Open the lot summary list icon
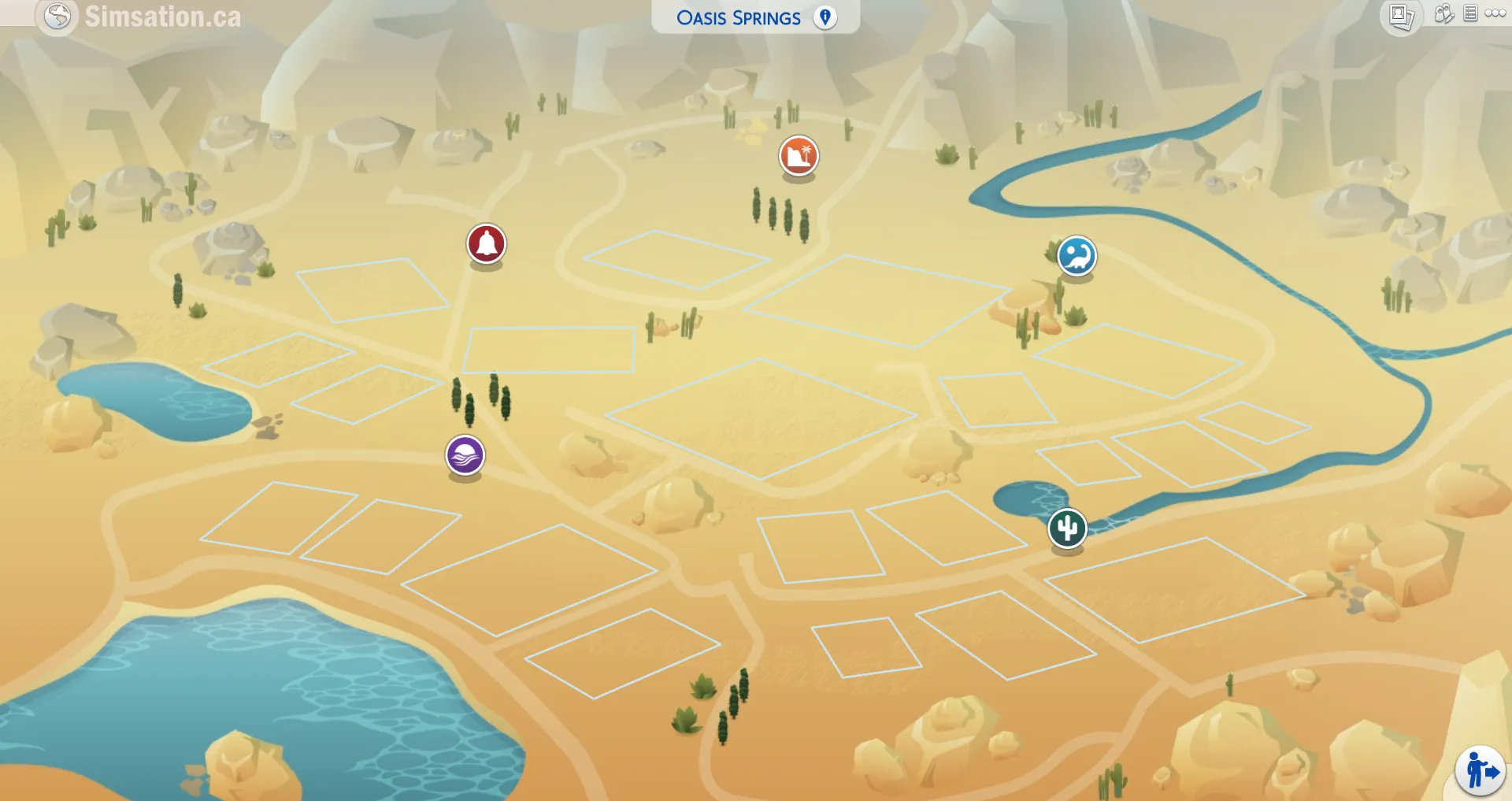The height and width of the screenshot is (801, 1512). pos(1471,13)
